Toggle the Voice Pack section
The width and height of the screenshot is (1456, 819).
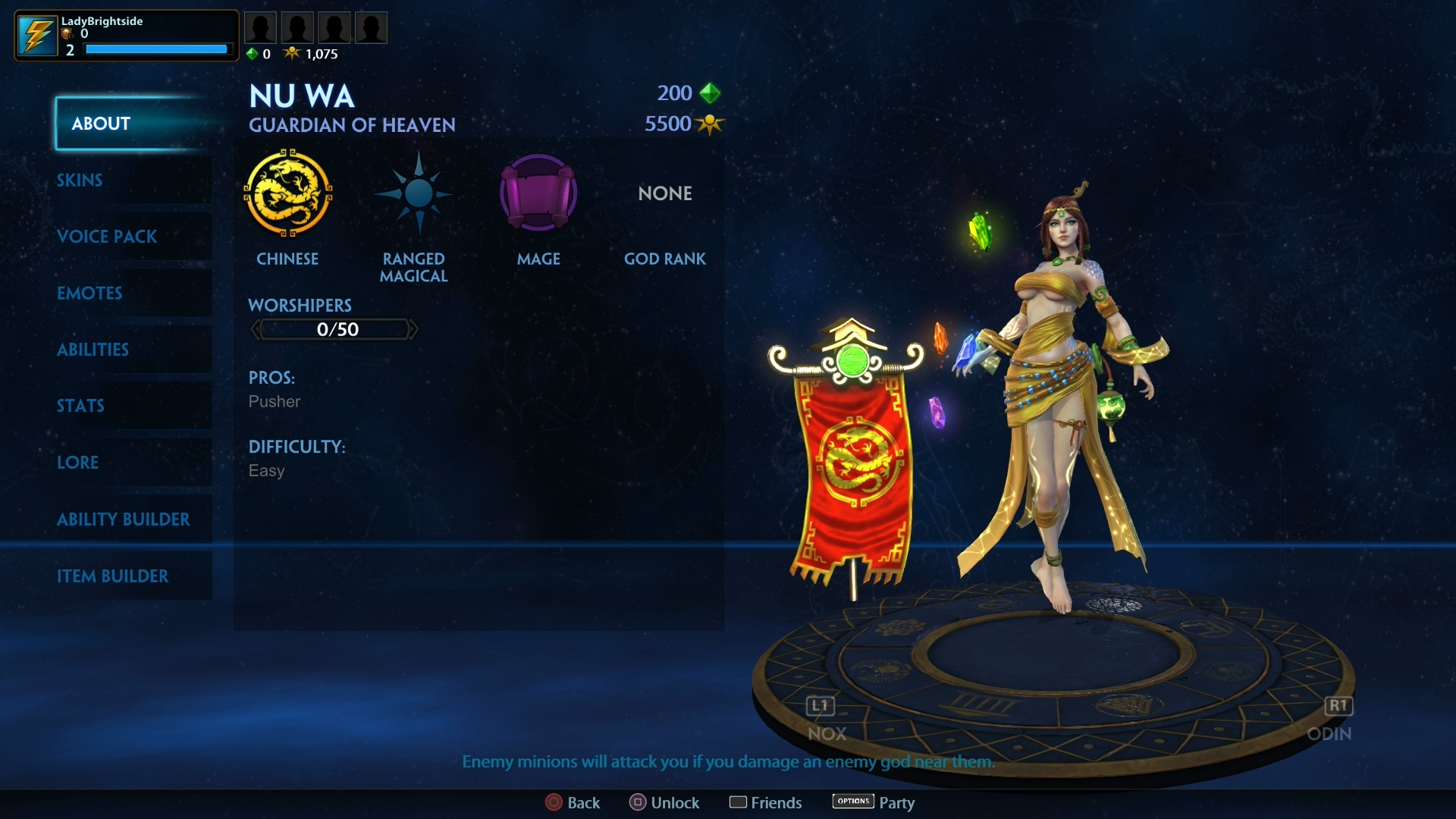pos(107,237)
